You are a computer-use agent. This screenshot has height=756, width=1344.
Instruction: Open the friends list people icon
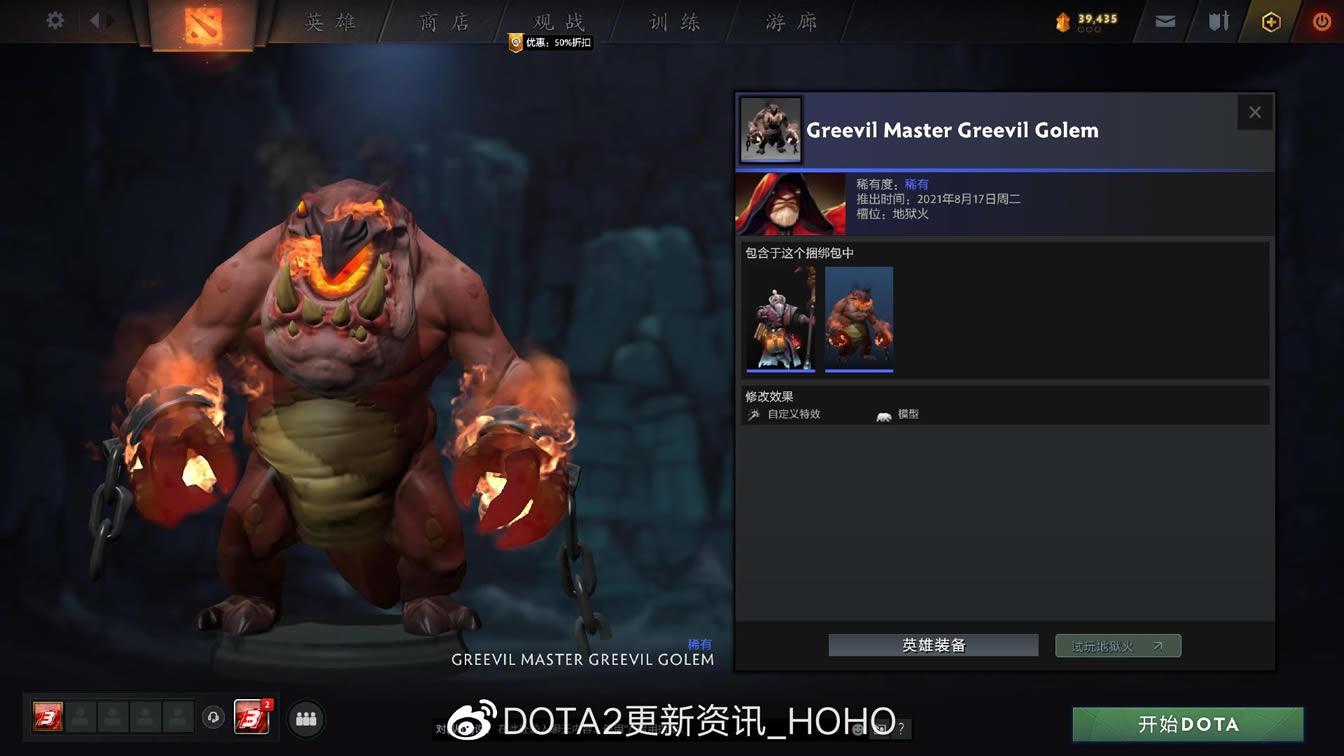click(306, 718)
